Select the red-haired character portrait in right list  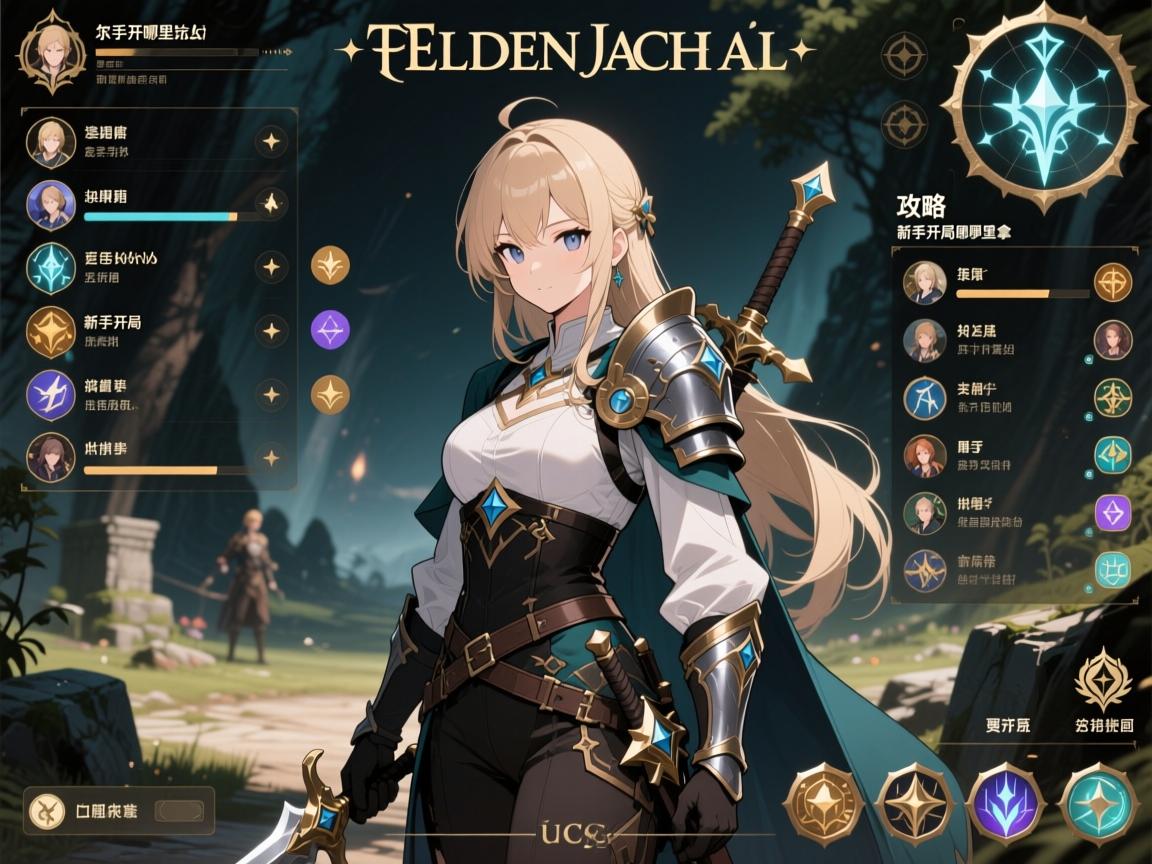point(924,455)
